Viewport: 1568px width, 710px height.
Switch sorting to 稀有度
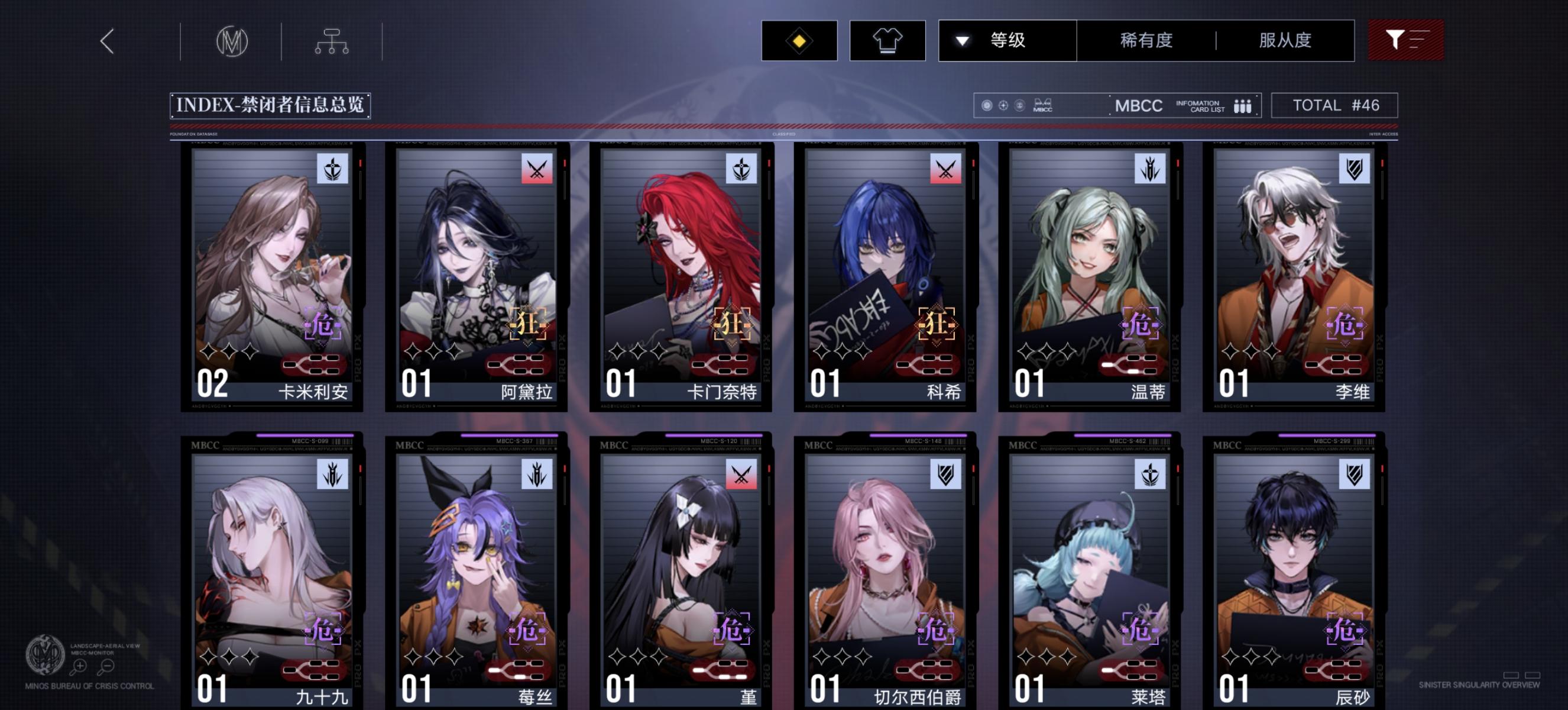pyautogui.click(x=1146, y=40)
